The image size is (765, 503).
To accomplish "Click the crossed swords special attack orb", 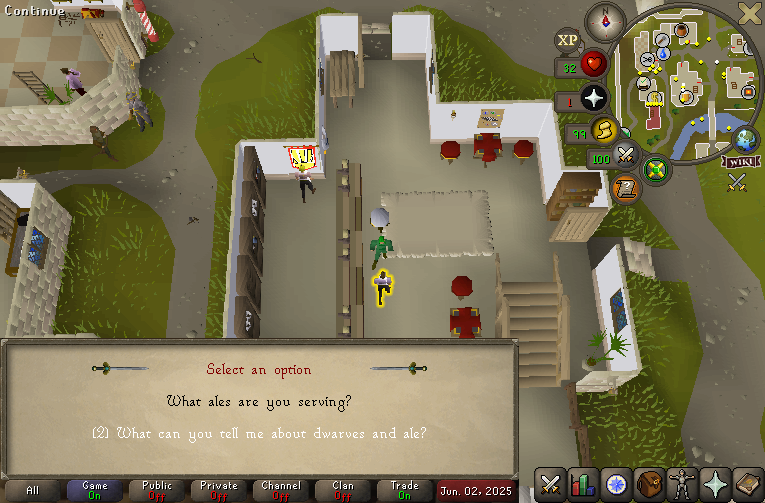I will [627, 155].
